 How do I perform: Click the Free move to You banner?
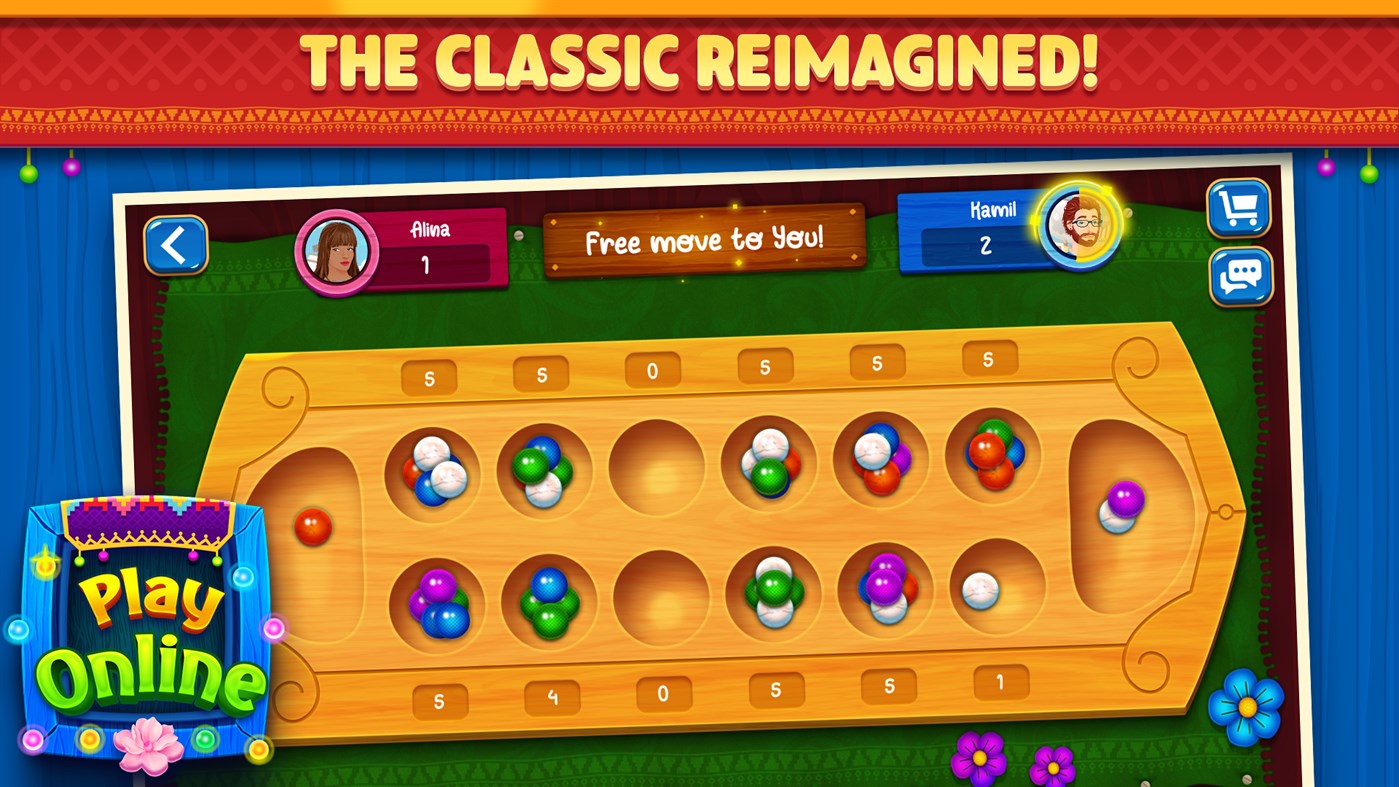706,240
